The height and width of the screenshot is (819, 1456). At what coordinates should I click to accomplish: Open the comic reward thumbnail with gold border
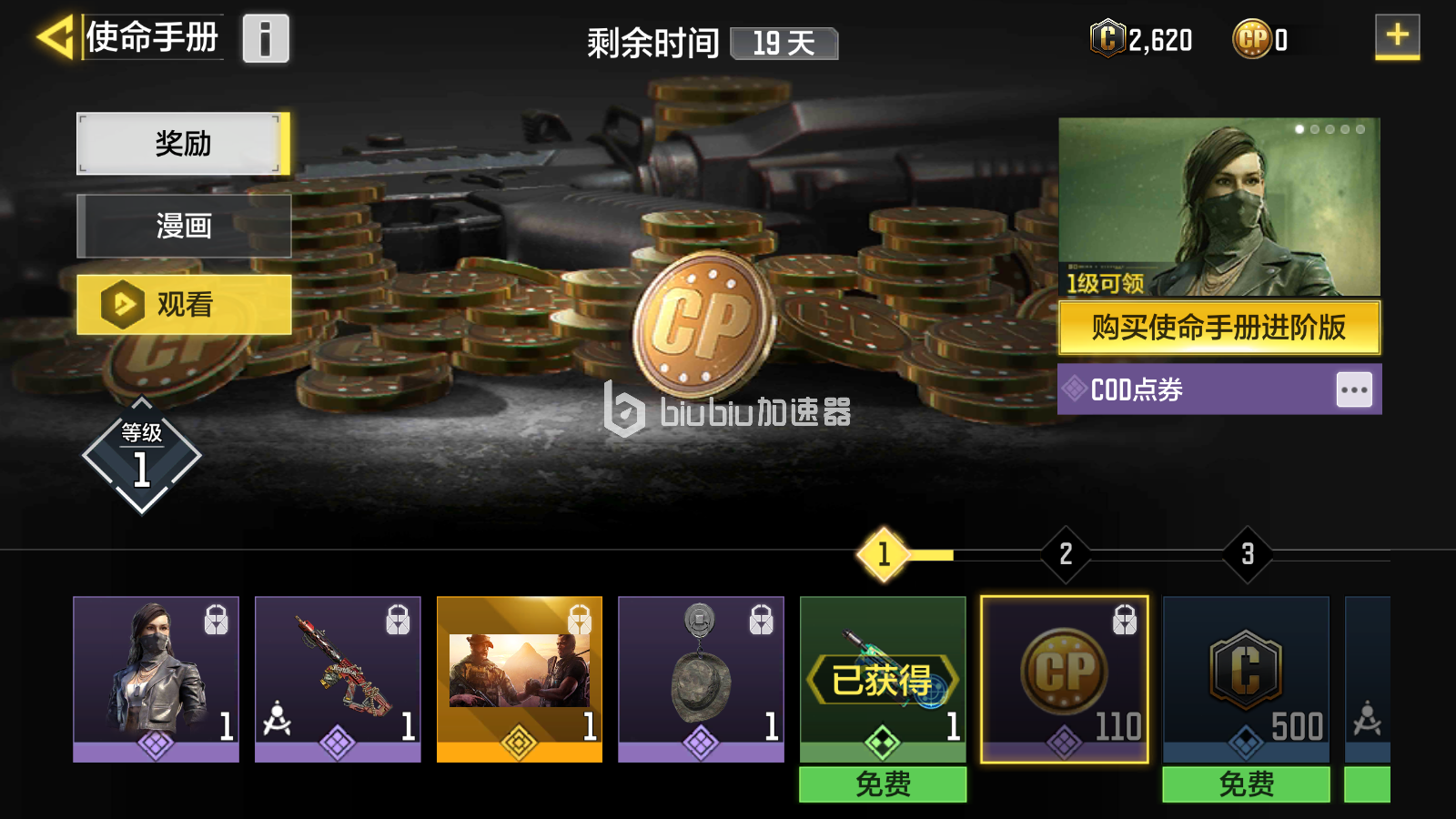click(x=520, y=673)
